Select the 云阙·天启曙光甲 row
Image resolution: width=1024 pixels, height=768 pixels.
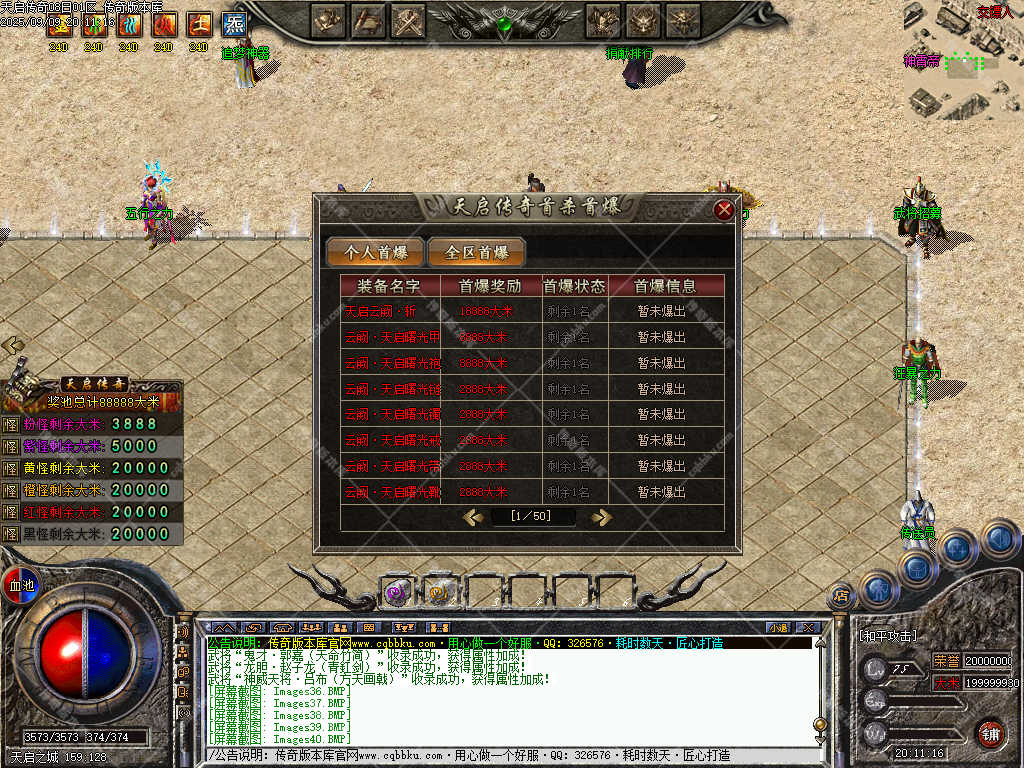point(531,337)
